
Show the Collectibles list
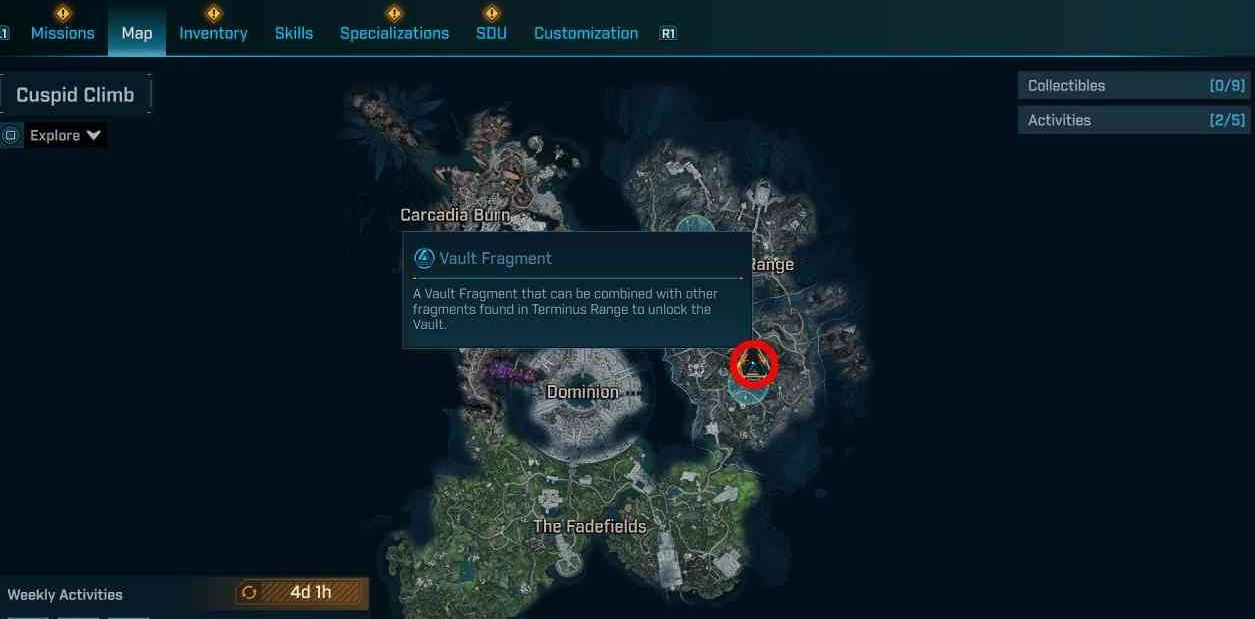pos(1136,86)
